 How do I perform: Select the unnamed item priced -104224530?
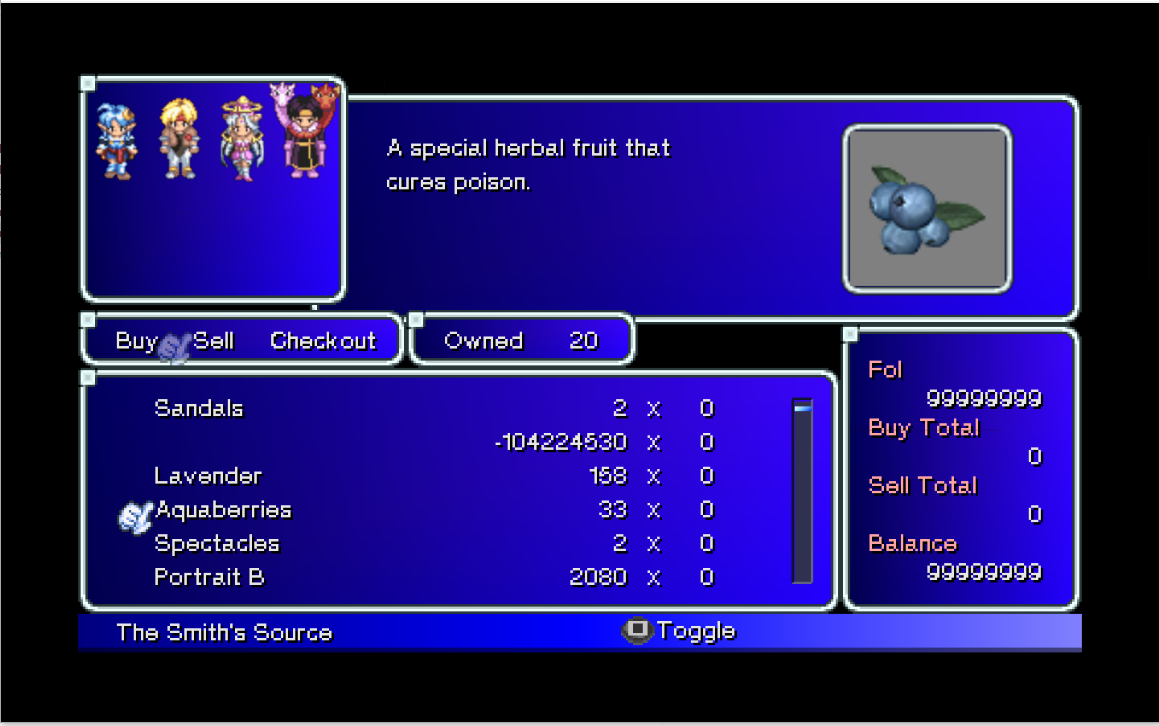560,442
